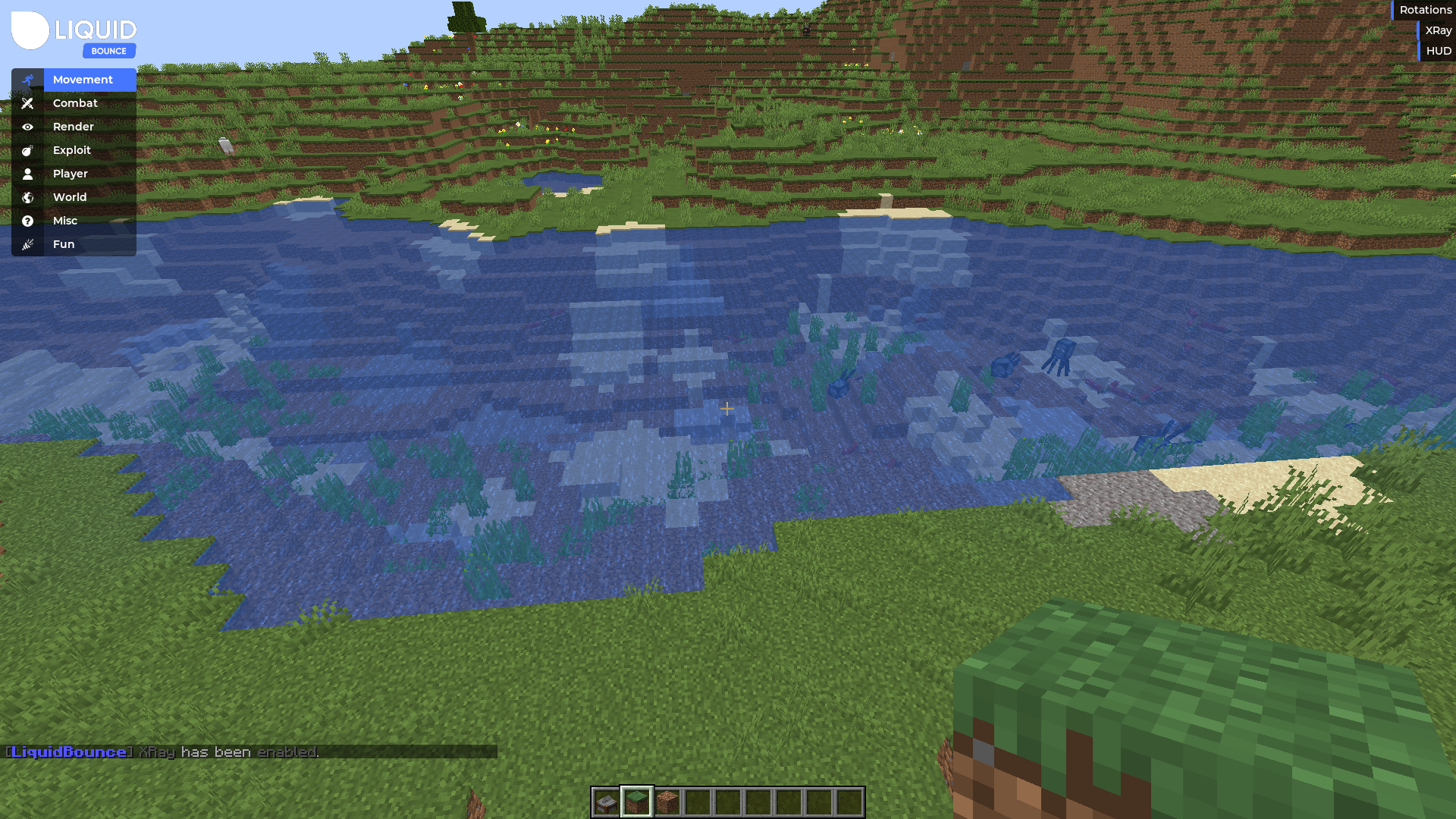Viewport: 1456px width, 819px height.
Task: Switch to the Combat tab
Action: tap(74, 103)
